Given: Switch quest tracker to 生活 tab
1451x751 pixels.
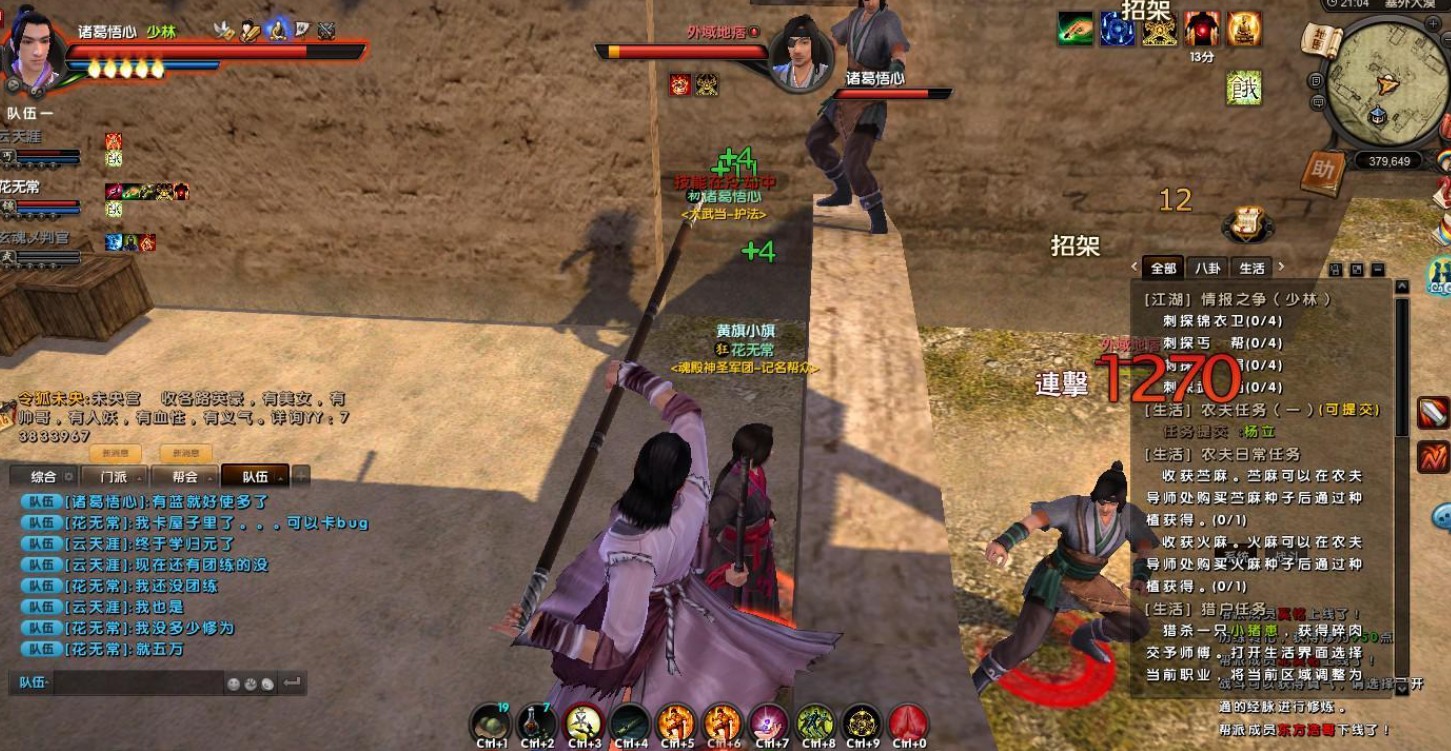Looking at the screenshot, I should pos(1252,268).
